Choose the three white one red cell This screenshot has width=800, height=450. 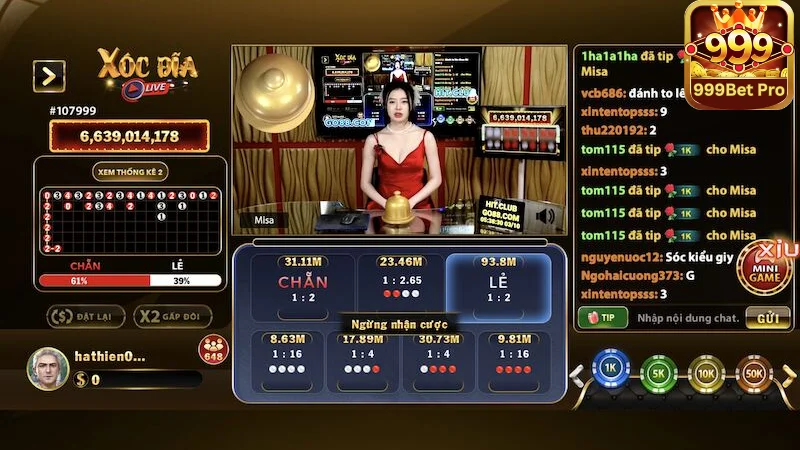[362, 362]
